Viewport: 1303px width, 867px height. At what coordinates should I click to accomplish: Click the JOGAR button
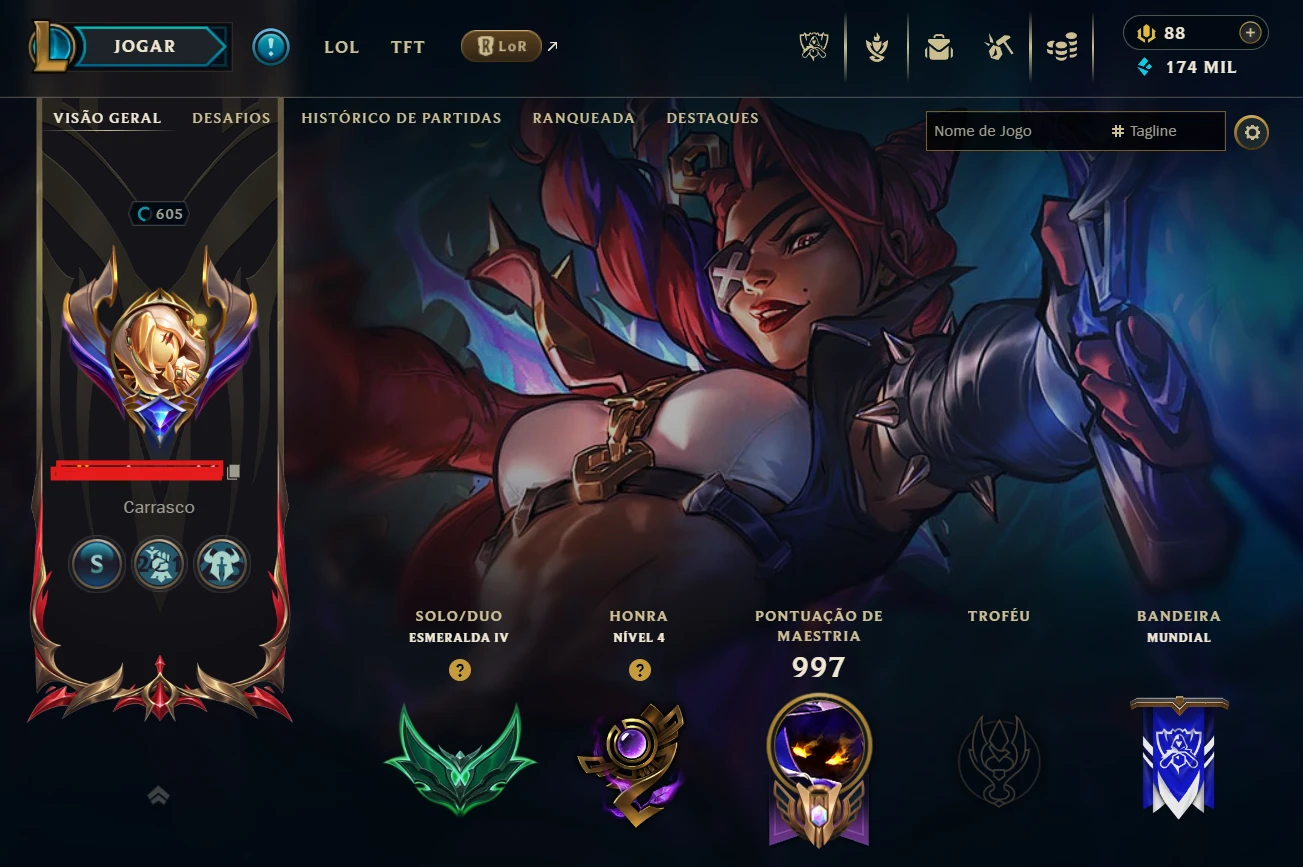tap(143, 46)
